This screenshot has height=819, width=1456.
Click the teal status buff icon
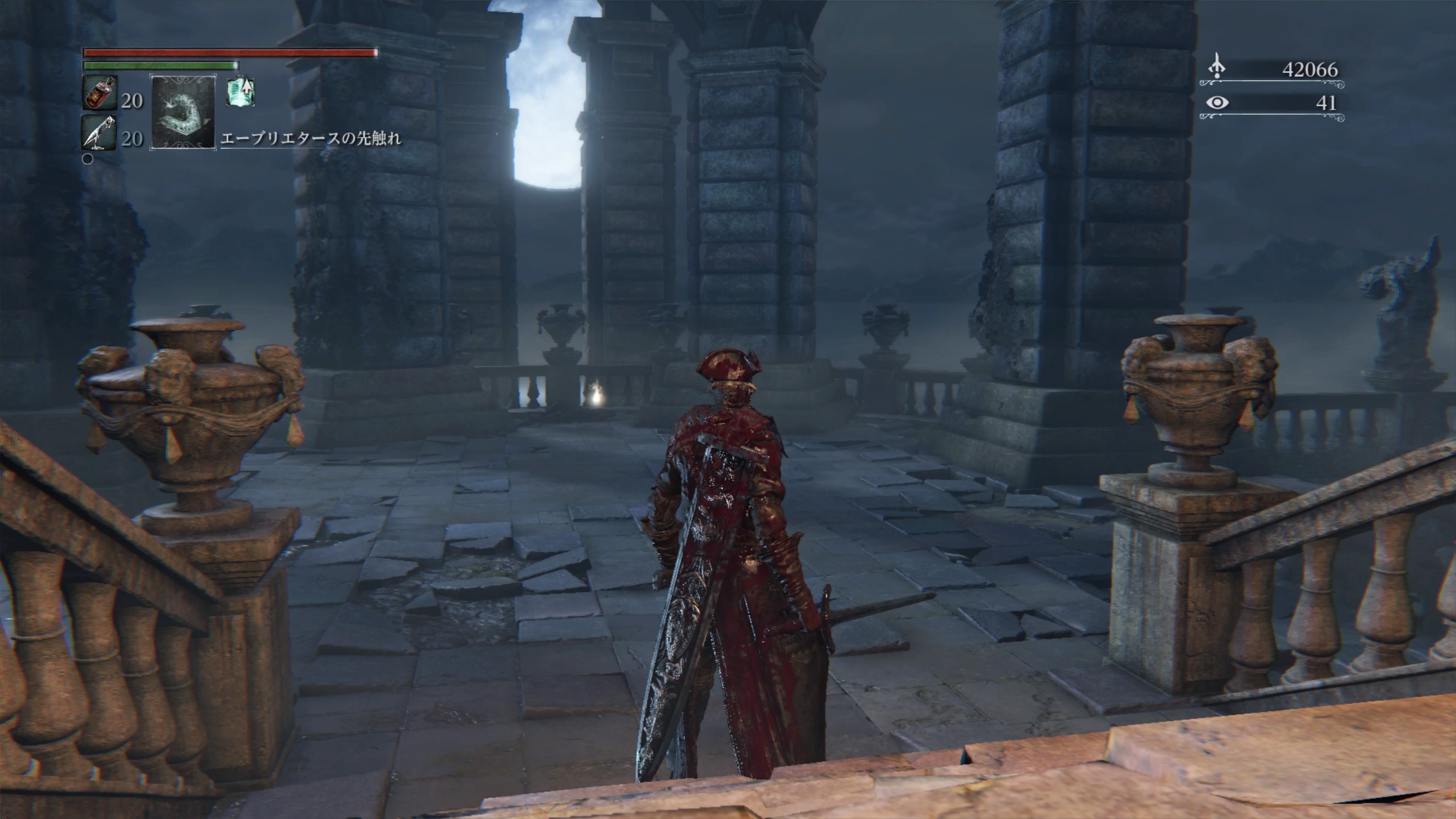tap(240, 93)
